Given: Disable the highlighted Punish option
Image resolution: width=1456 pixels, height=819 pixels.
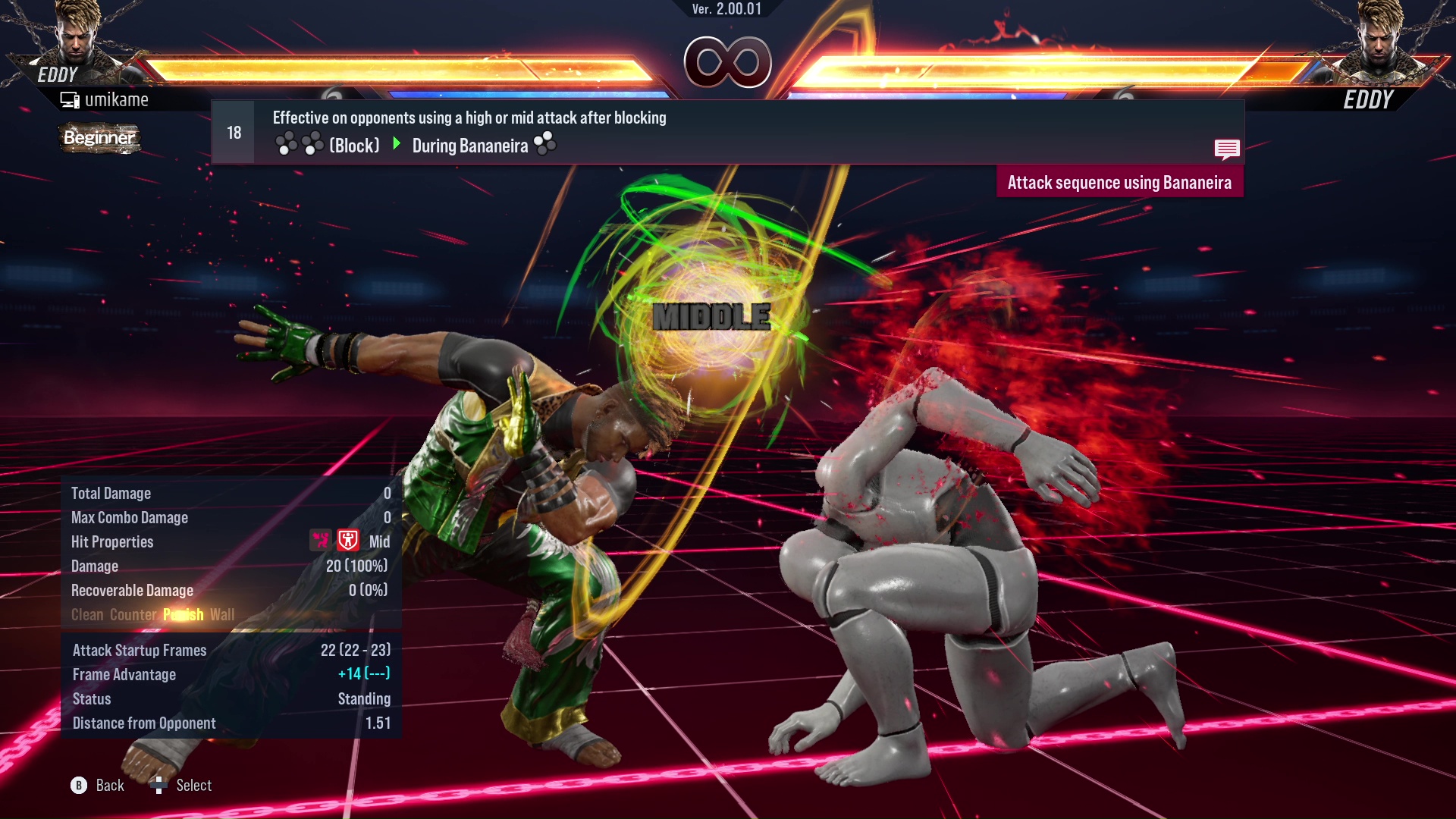Looking at the screenshot, I should (x=183, y=614).
